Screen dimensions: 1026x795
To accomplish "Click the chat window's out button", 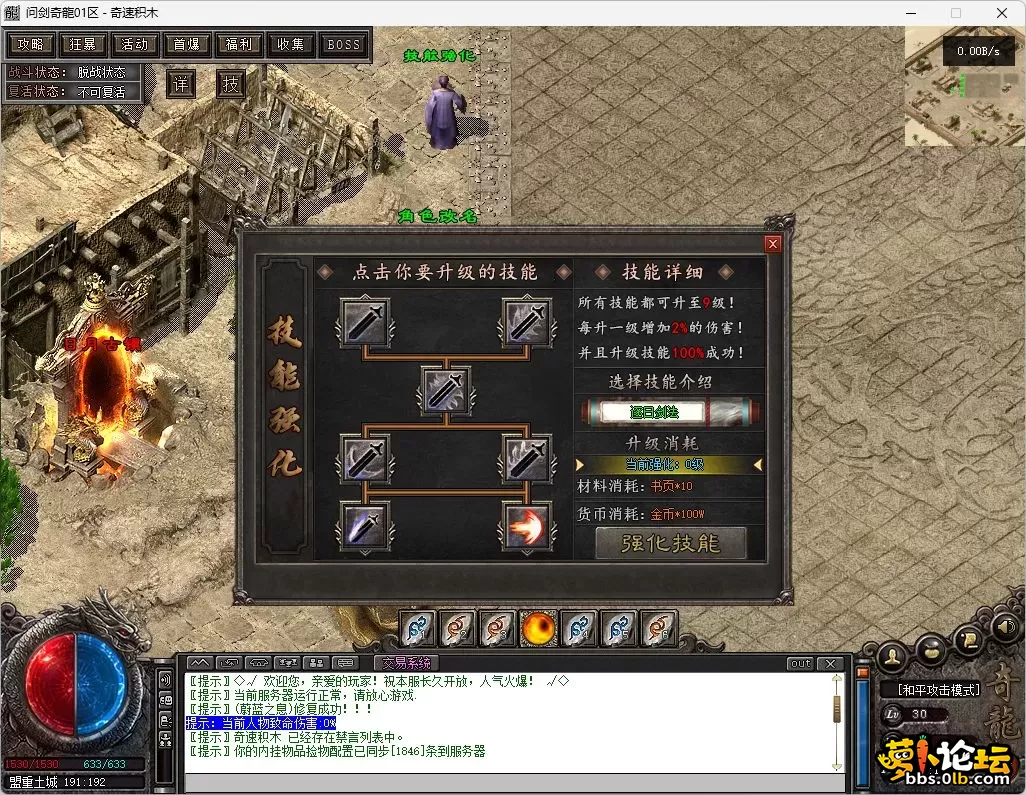I will click(800, 664).
